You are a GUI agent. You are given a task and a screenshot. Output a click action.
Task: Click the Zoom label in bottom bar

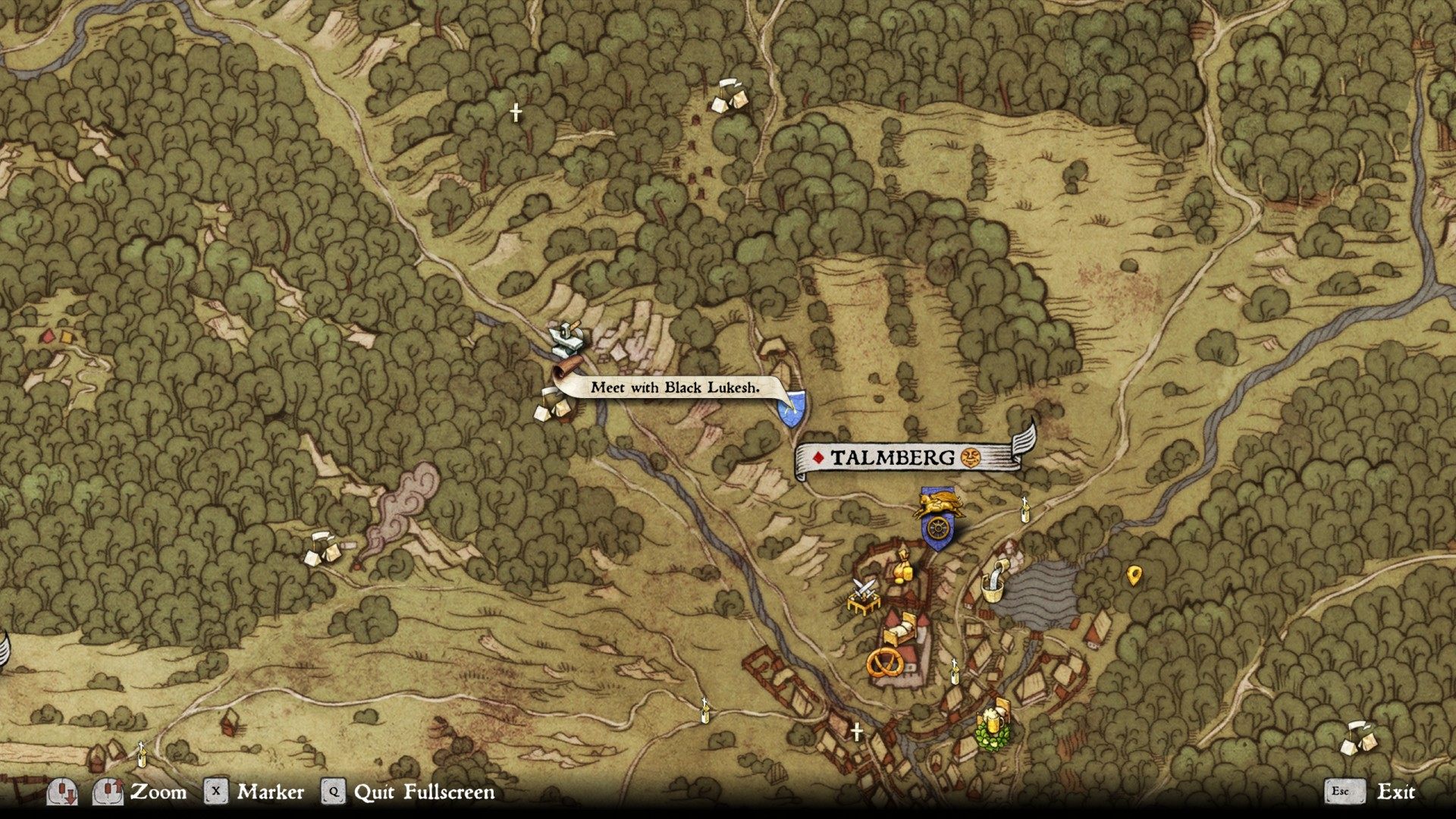pos(158,792)
